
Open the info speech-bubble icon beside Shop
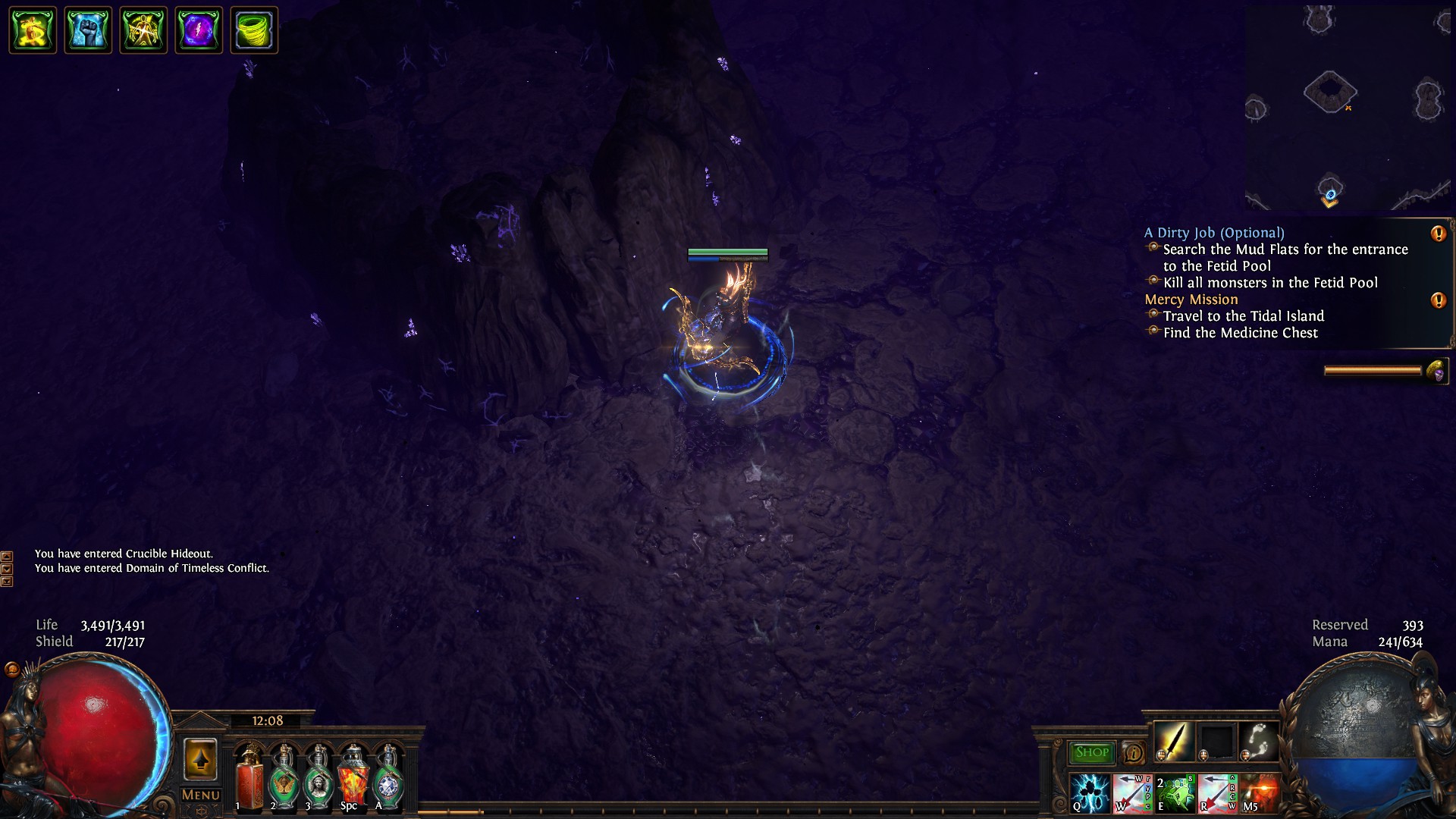pos(1133,752)
